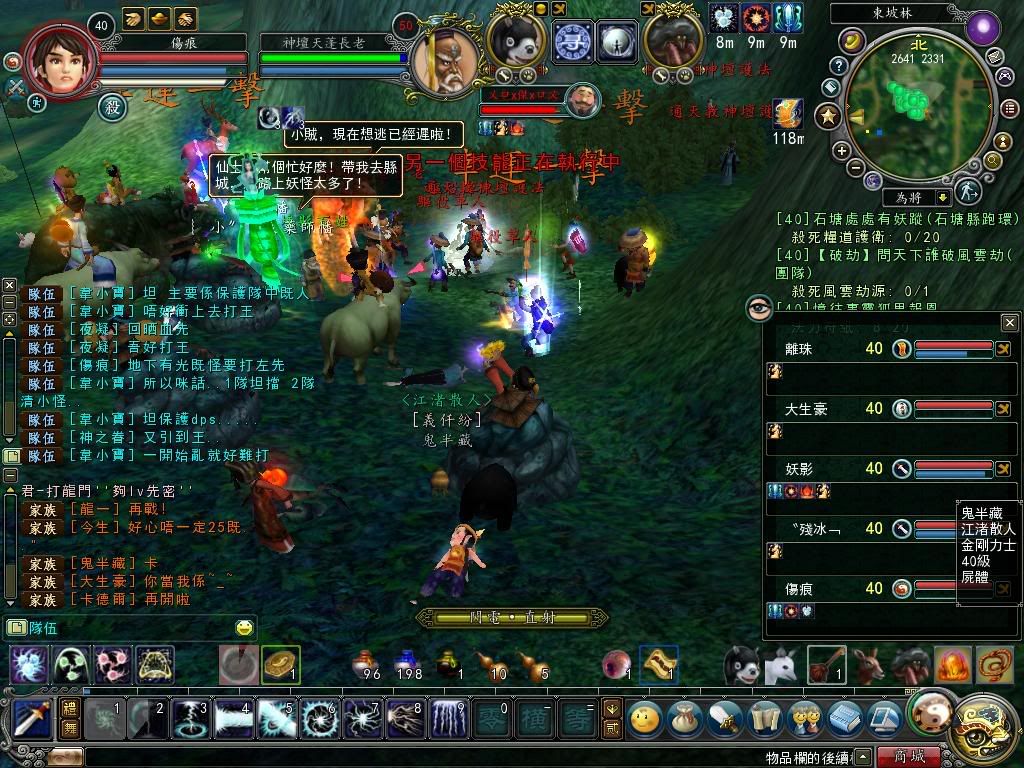Open the blue book icon

click(845, 718)
